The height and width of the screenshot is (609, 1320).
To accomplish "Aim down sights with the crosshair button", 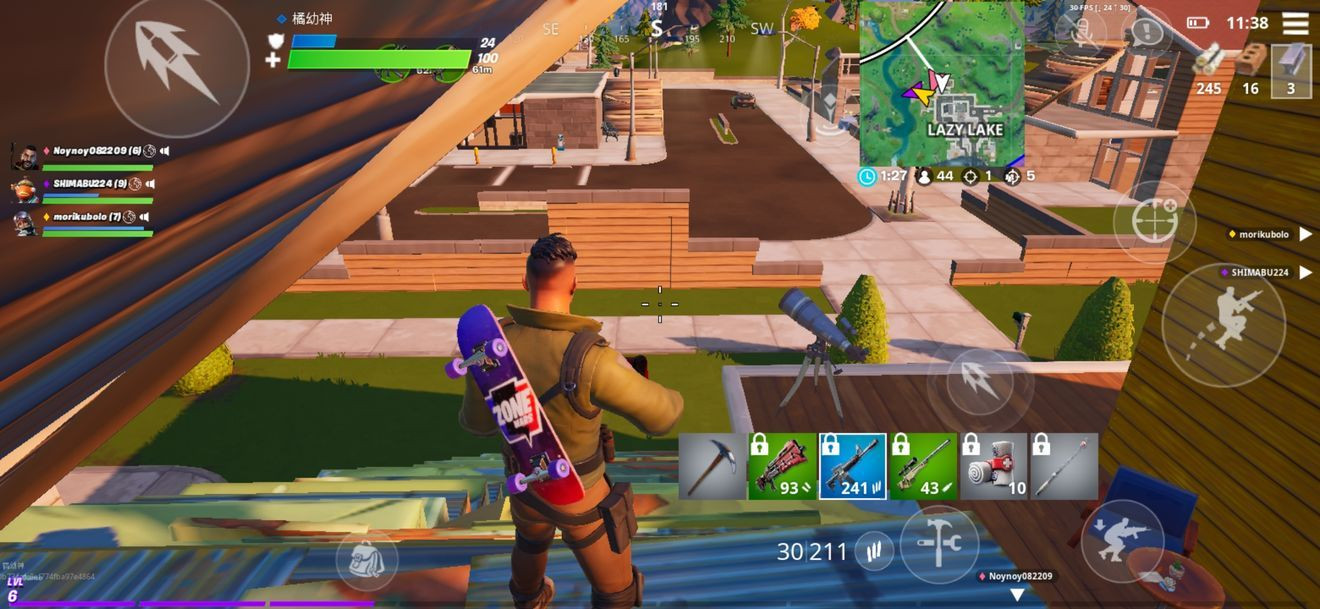I will click(x=1153, y=222).
